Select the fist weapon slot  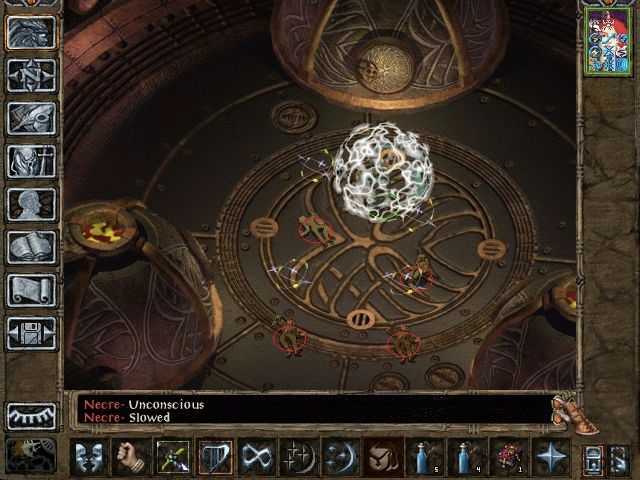pos(130,457)
